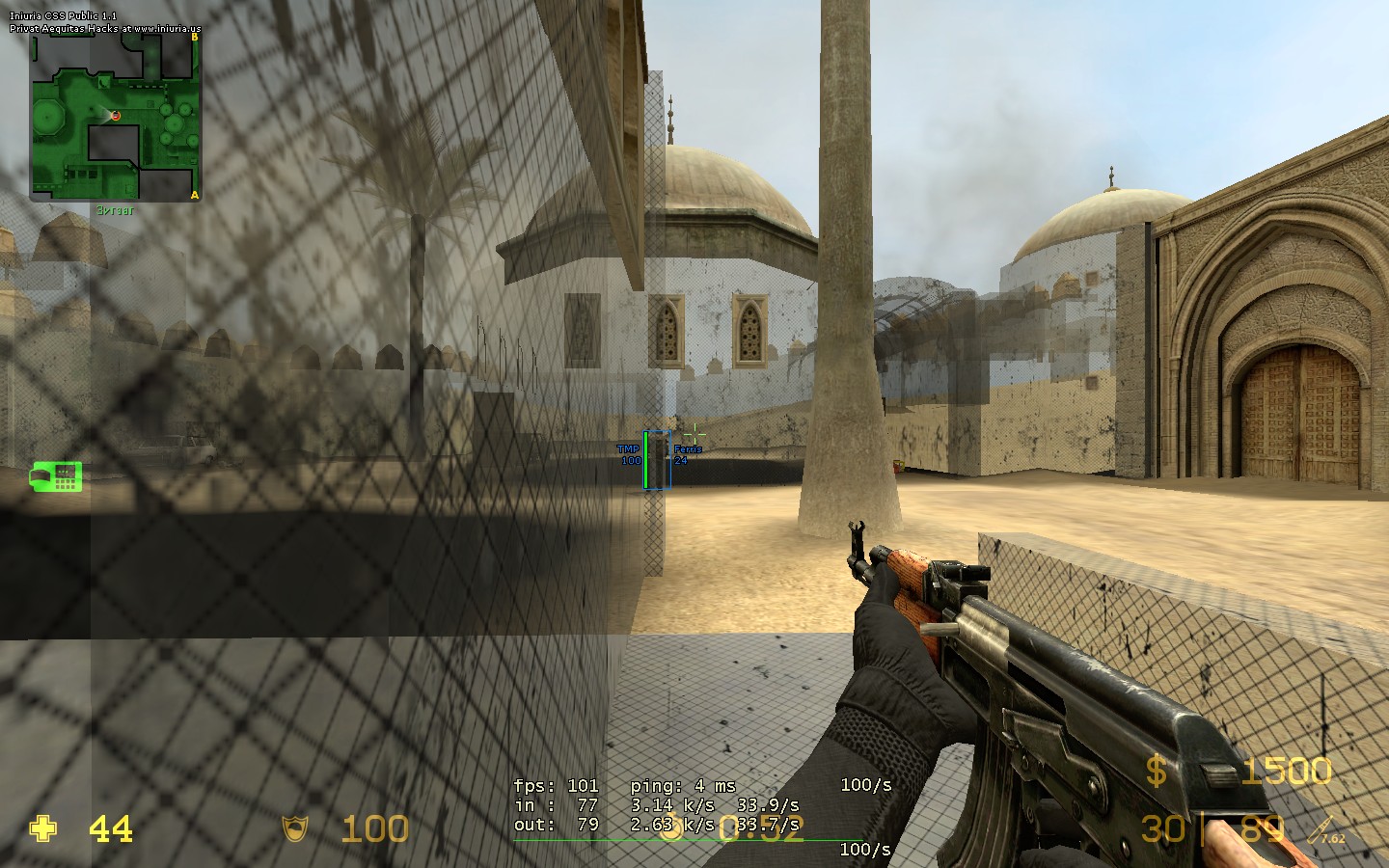Select the ESP box labeled Ferris
The image size is (1389, 868).
tap(657, 460)
